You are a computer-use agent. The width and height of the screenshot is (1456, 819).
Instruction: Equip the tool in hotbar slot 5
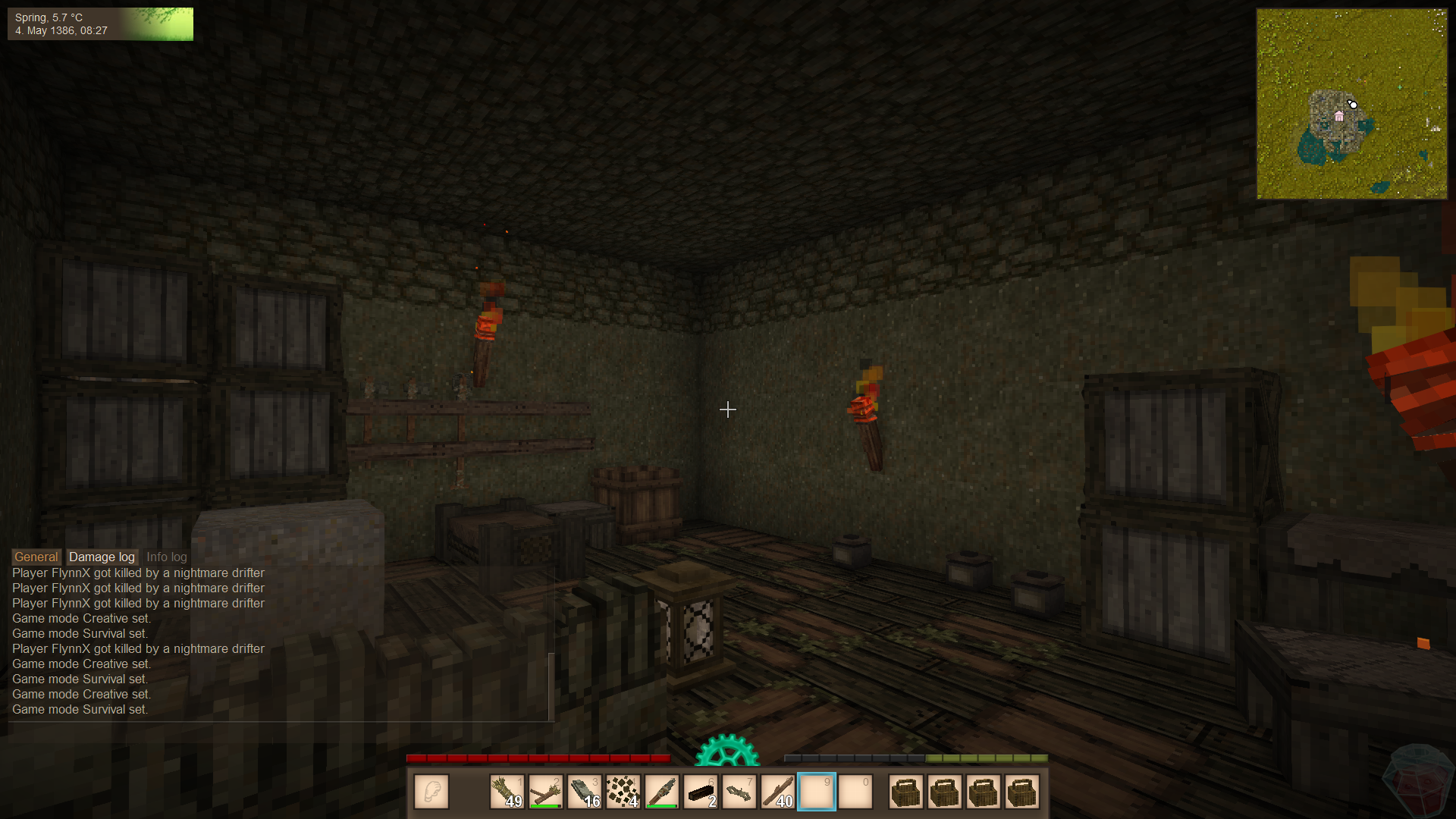(x=661, y=792)
